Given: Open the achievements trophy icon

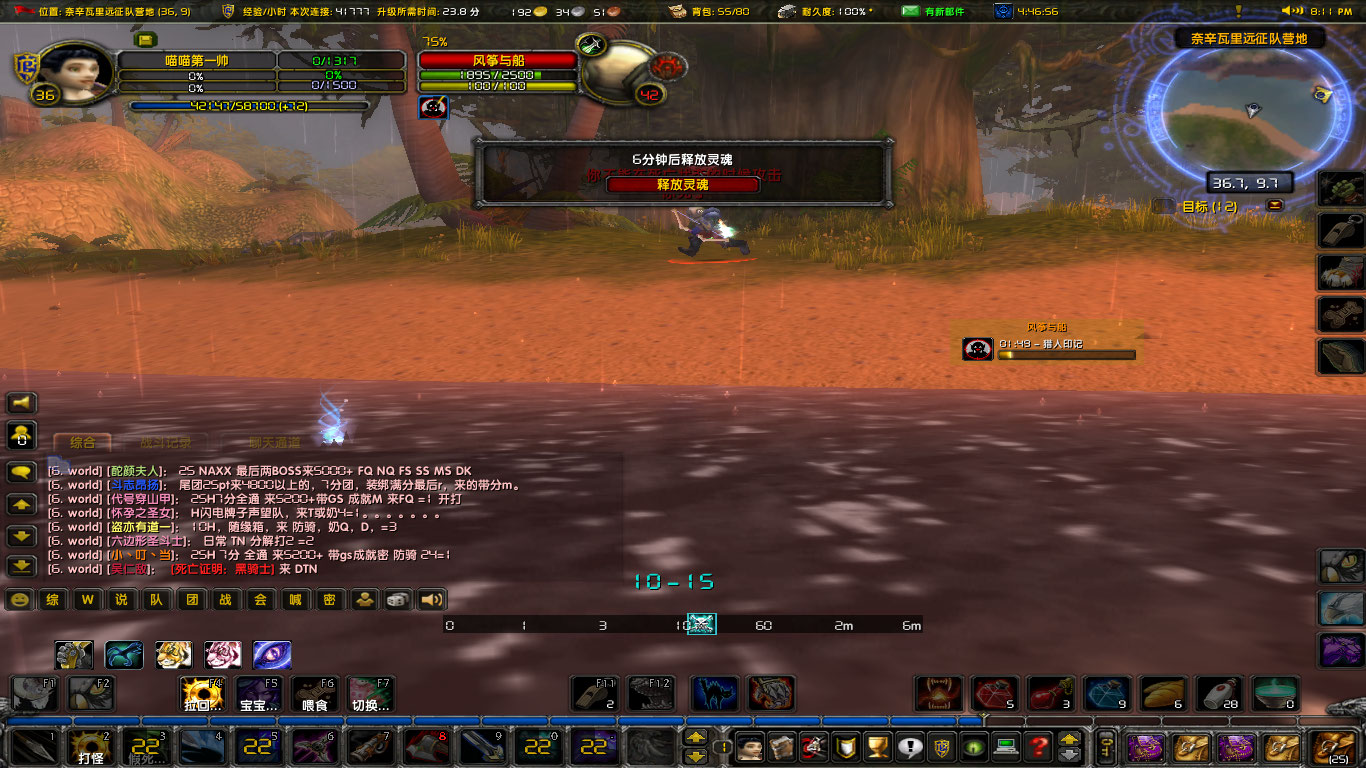Looking at the screenshot, I should click(x=877, y=747).
